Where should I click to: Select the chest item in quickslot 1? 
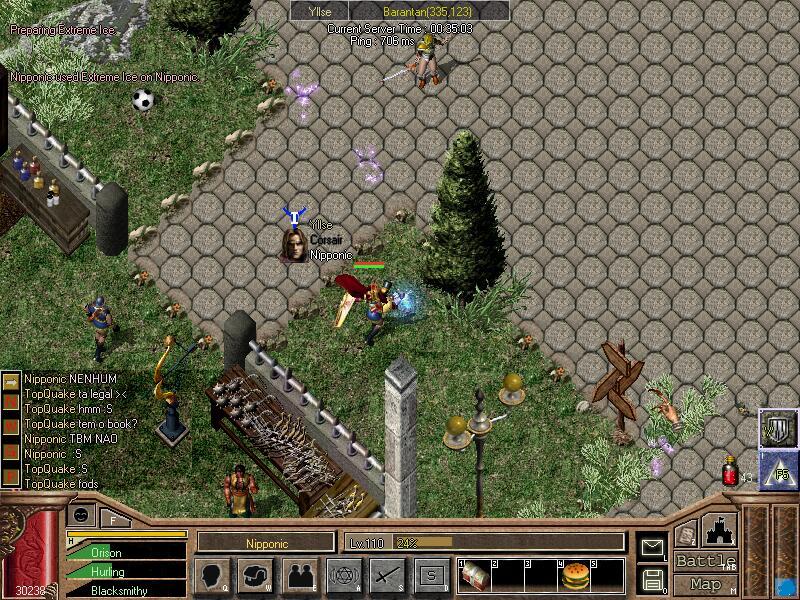[x=473, y=574]
